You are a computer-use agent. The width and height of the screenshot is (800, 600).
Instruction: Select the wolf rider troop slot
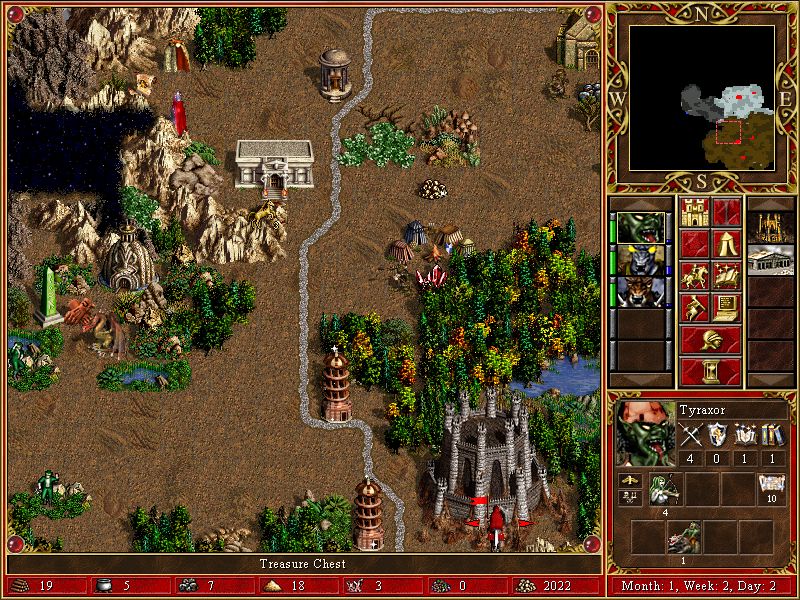[684, 538]
